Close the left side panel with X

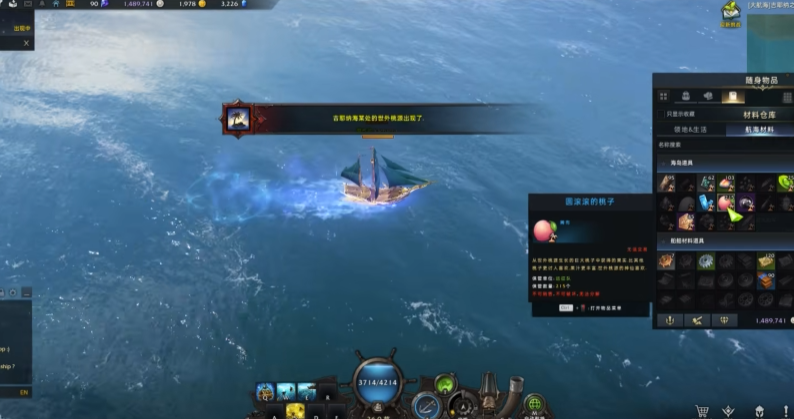tap(26, 43)
